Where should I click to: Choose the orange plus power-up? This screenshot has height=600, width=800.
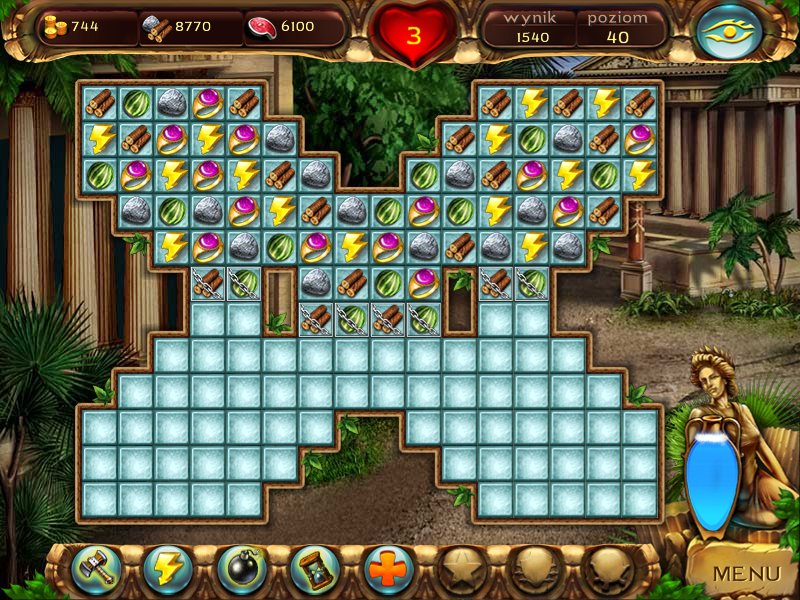[388, 570]
